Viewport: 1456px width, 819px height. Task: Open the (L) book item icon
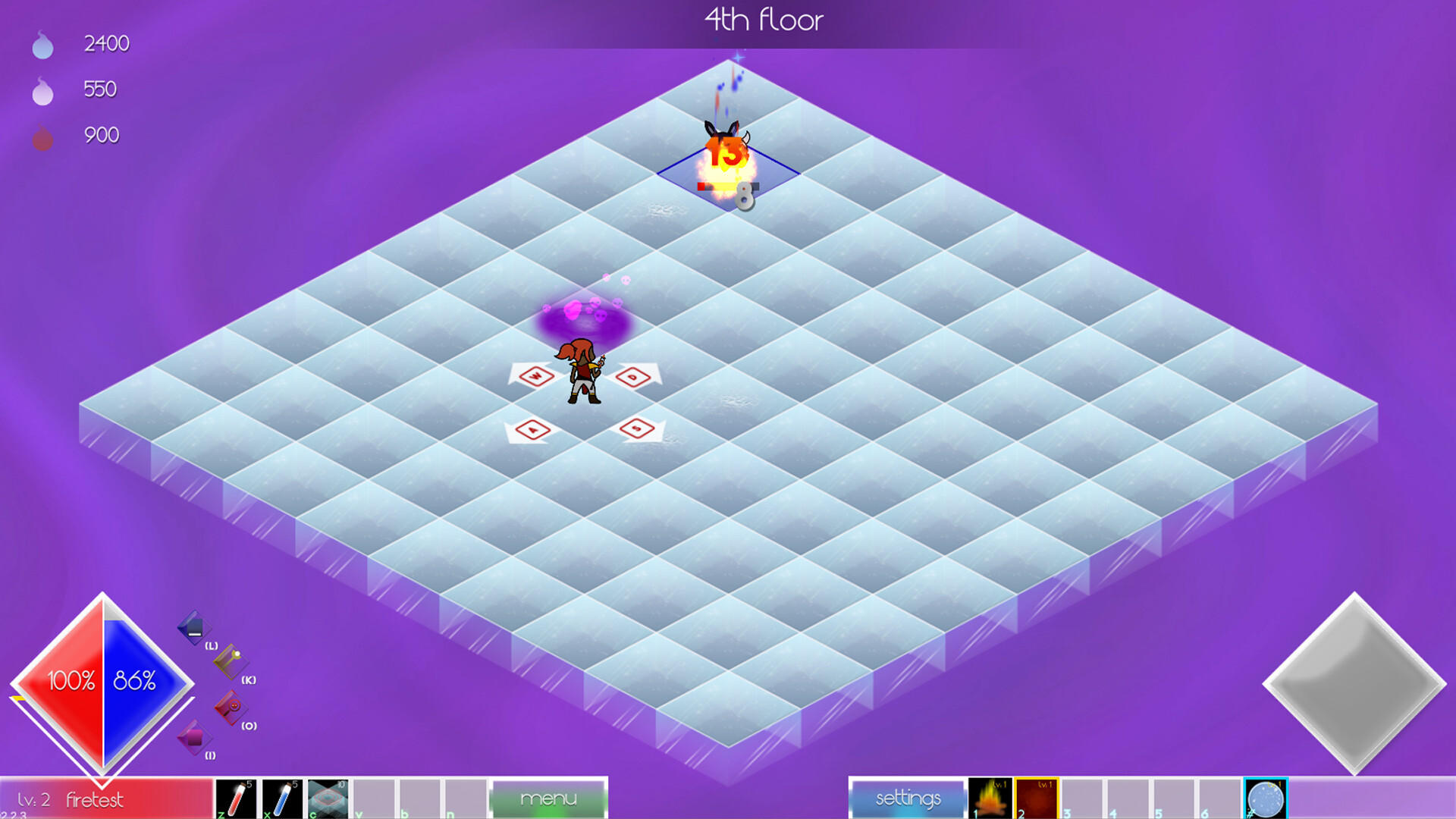[193, 628]
